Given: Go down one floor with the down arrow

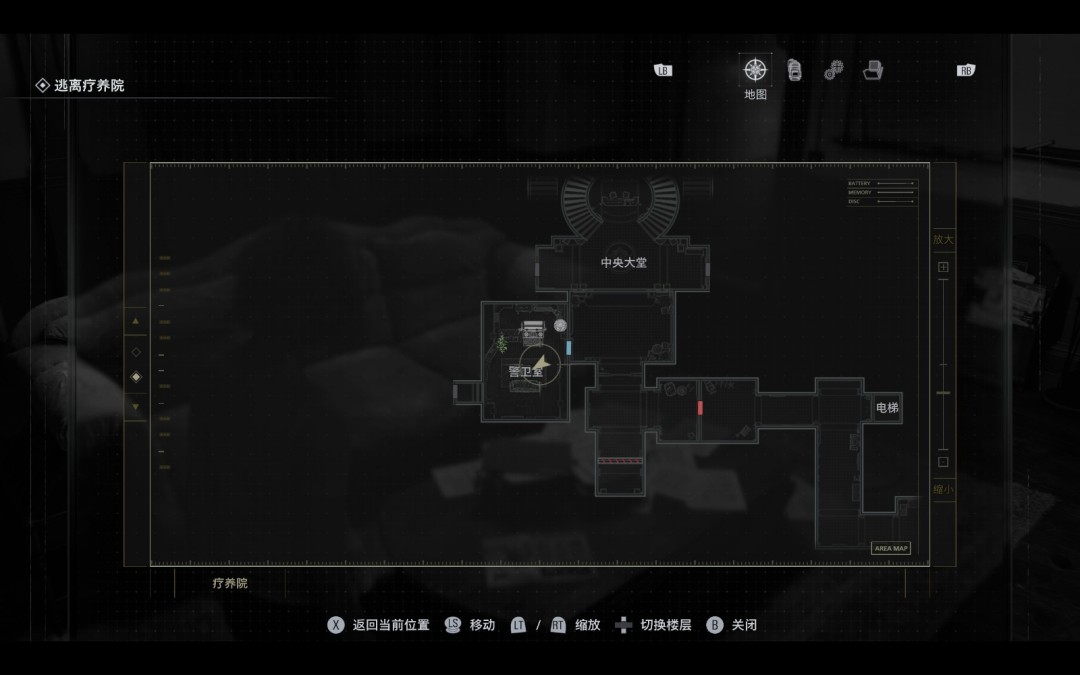Looking at the screenshot, I should click(136, 406).
